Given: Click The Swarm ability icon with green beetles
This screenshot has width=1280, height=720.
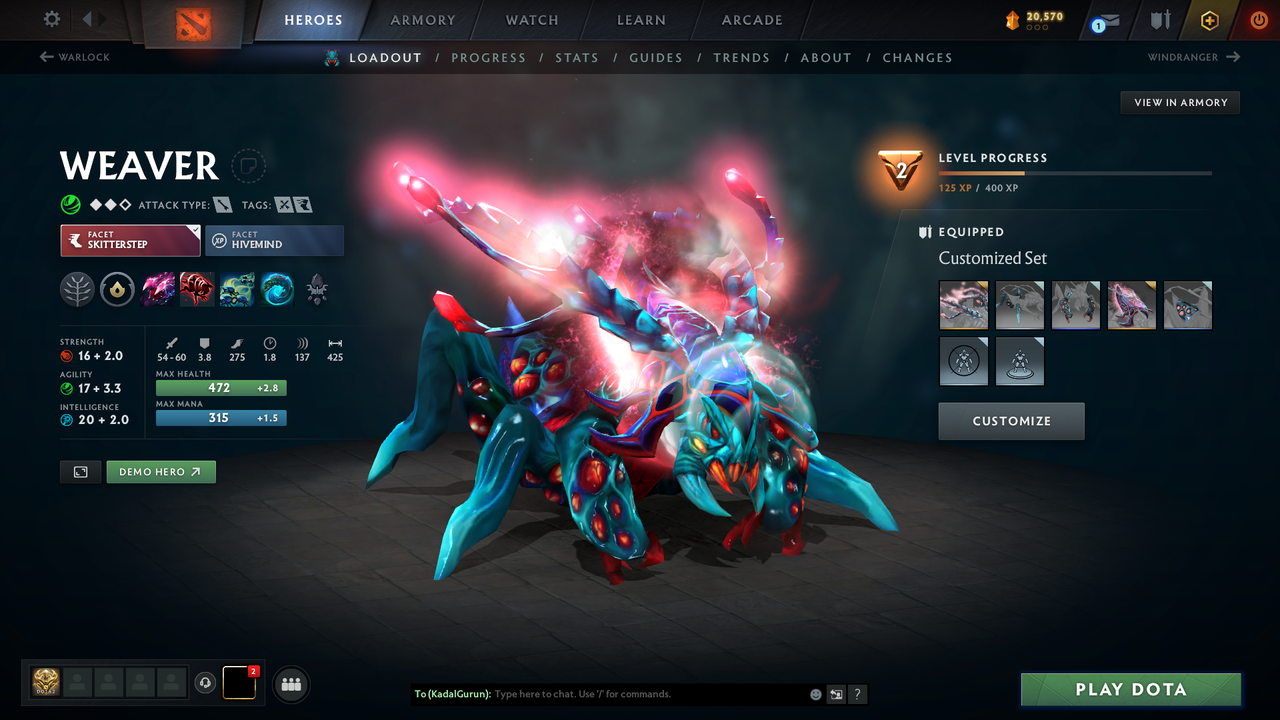Looking at the screenshot, I should (236, 290).
